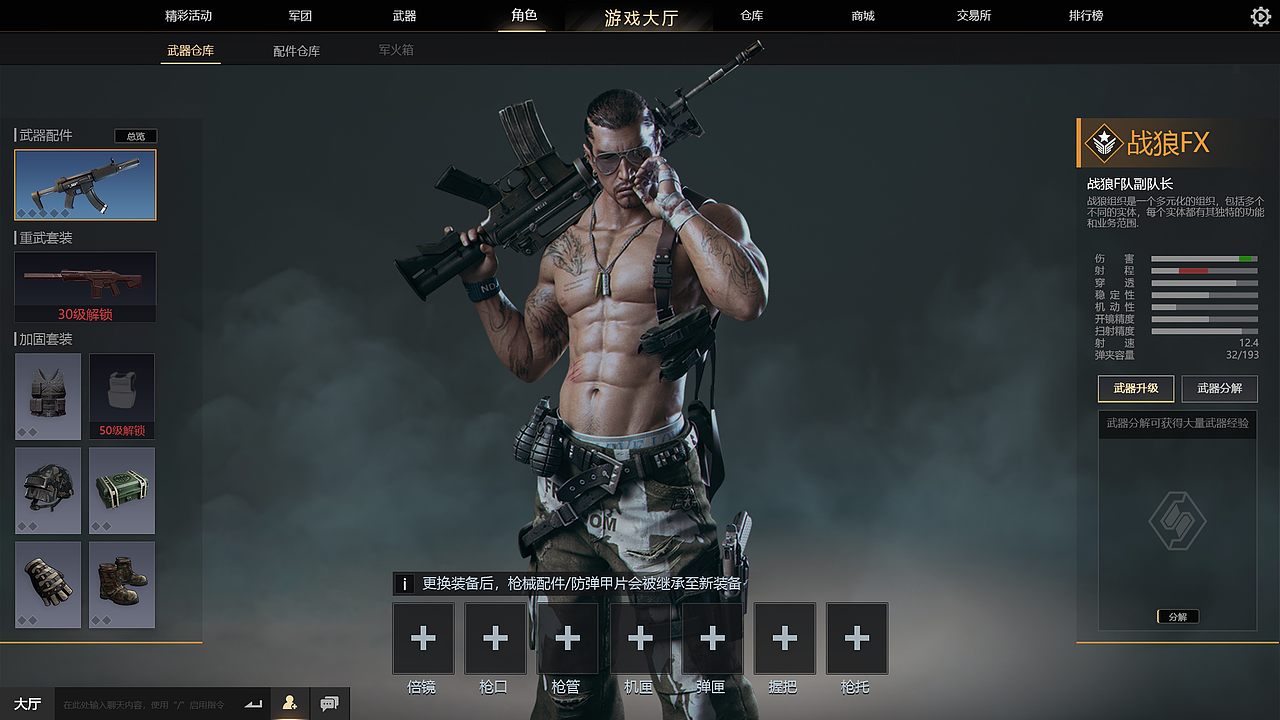
Task: Add an attachment to the 倍镜 scope slot
Action: pos(422,637)
